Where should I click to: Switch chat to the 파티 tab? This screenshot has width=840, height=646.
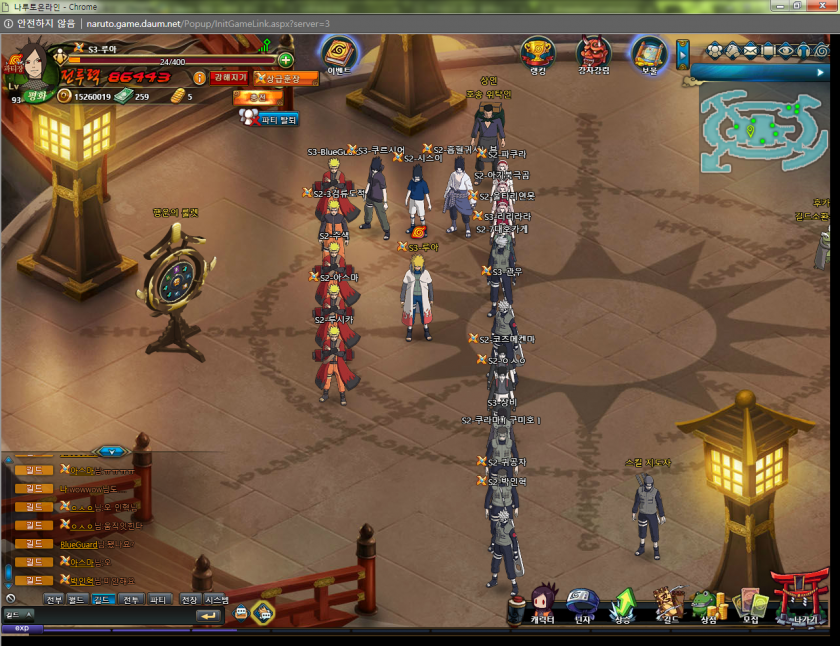158,600
